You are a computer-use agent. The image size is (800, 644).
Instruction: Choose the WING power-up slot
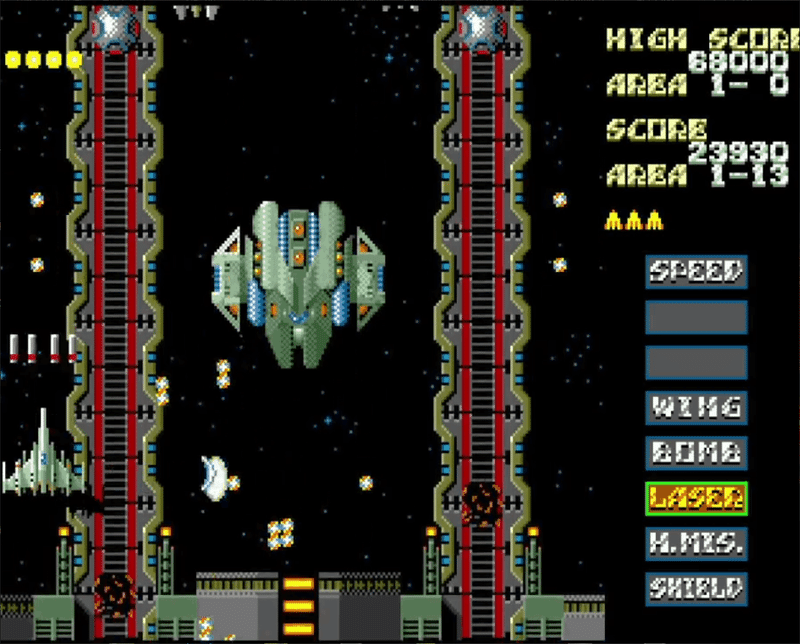coord(696,407)
